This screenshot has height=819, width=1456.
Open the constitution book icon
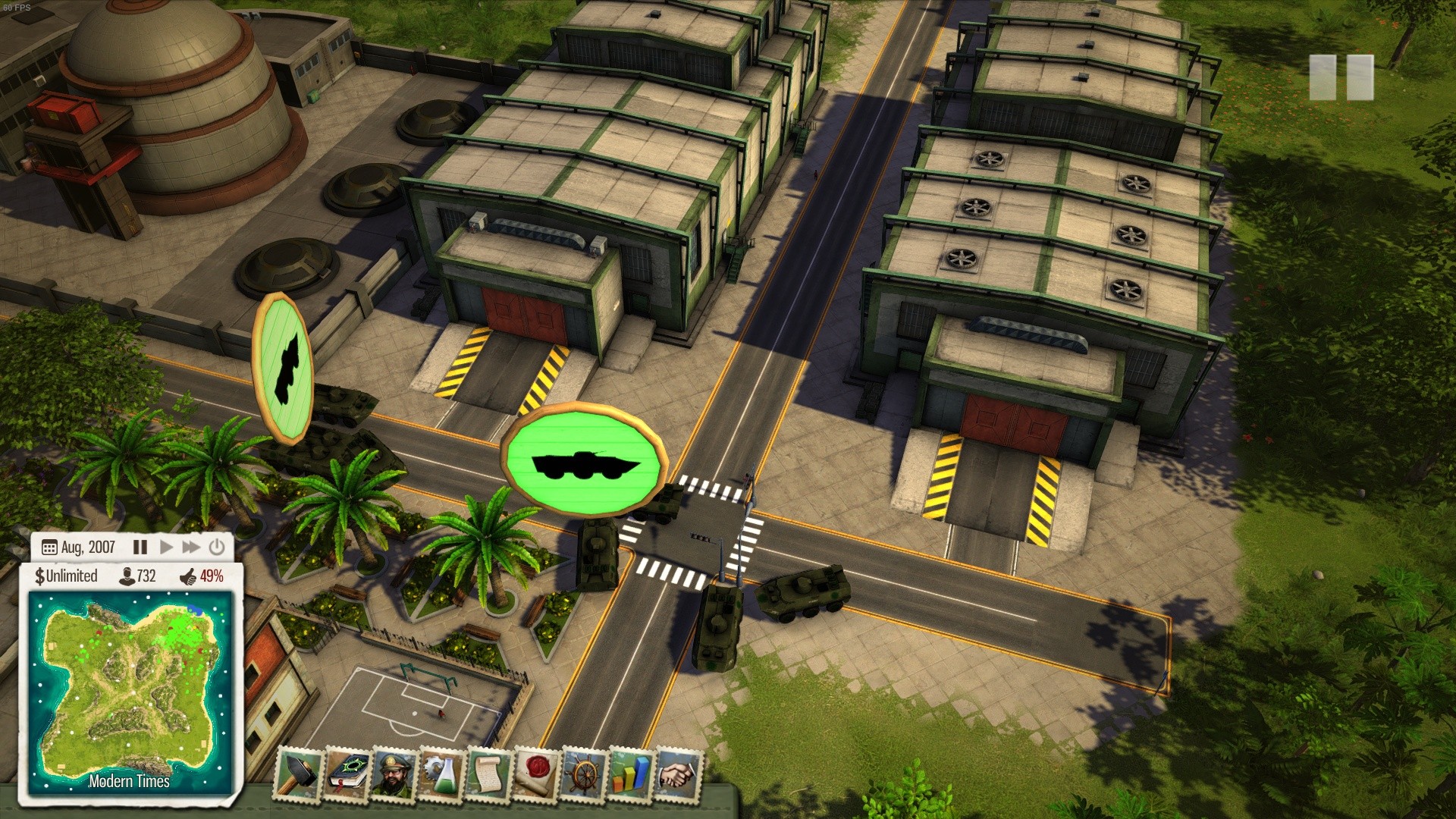[347, 774]
